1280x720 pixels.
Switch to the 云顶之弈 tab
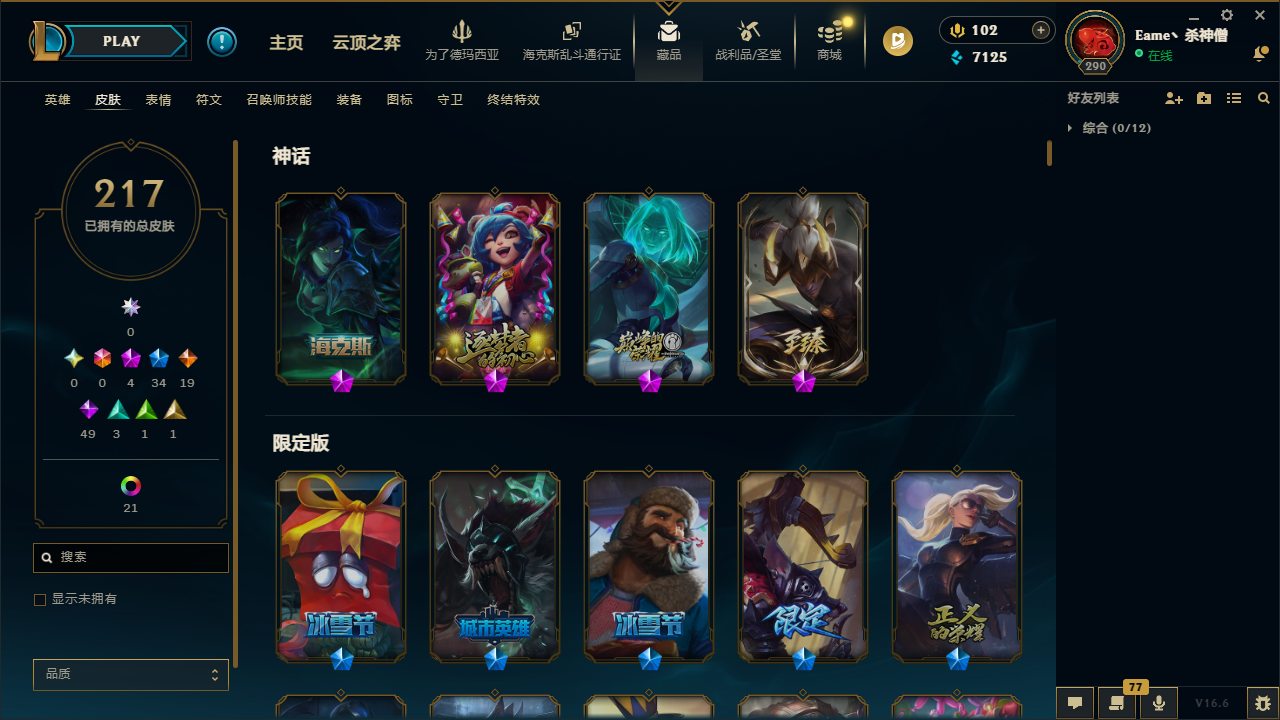coord(366,44)
